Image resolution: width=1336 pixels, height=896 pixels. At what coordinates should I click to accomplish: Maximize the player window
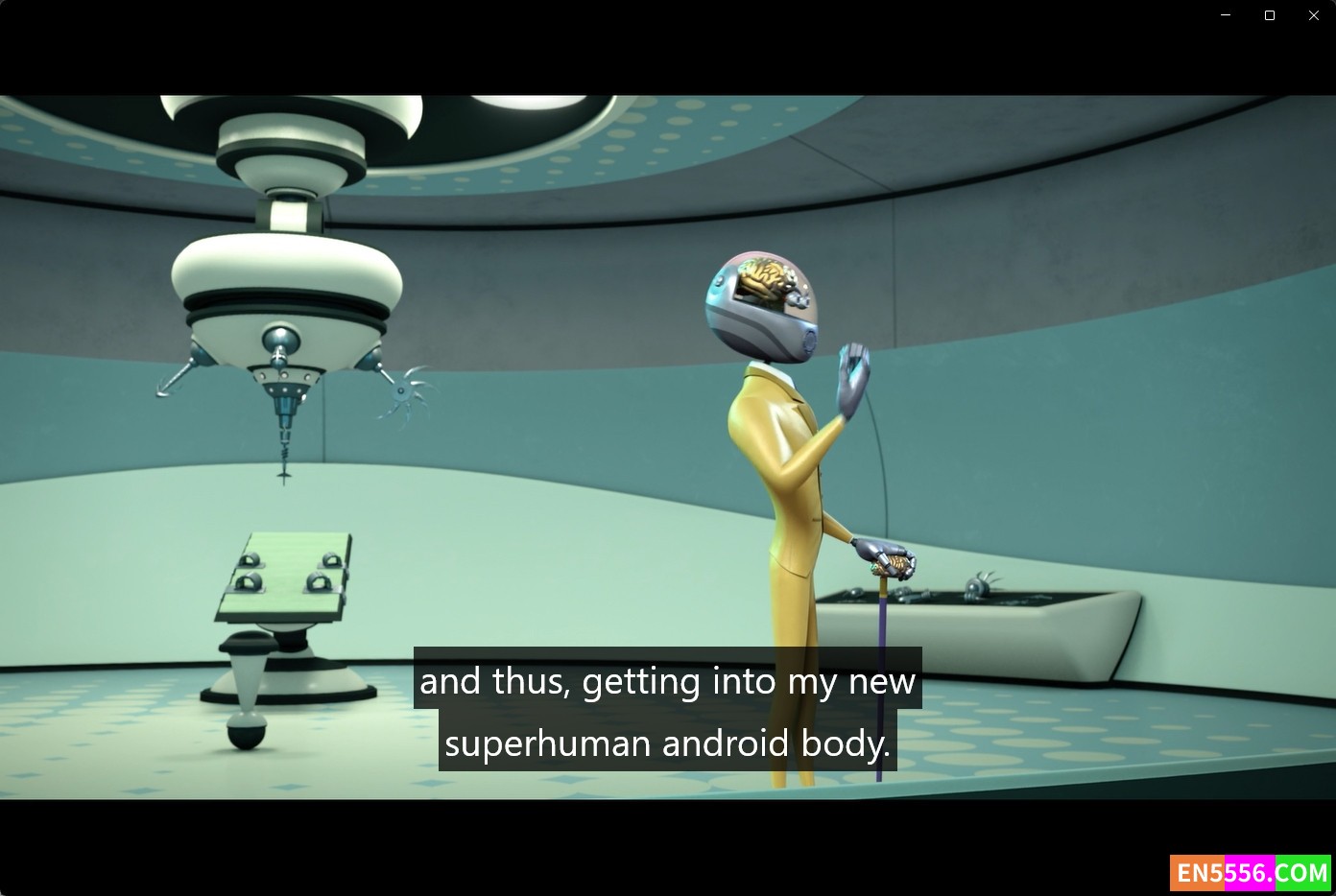[x=1270, y=15]
